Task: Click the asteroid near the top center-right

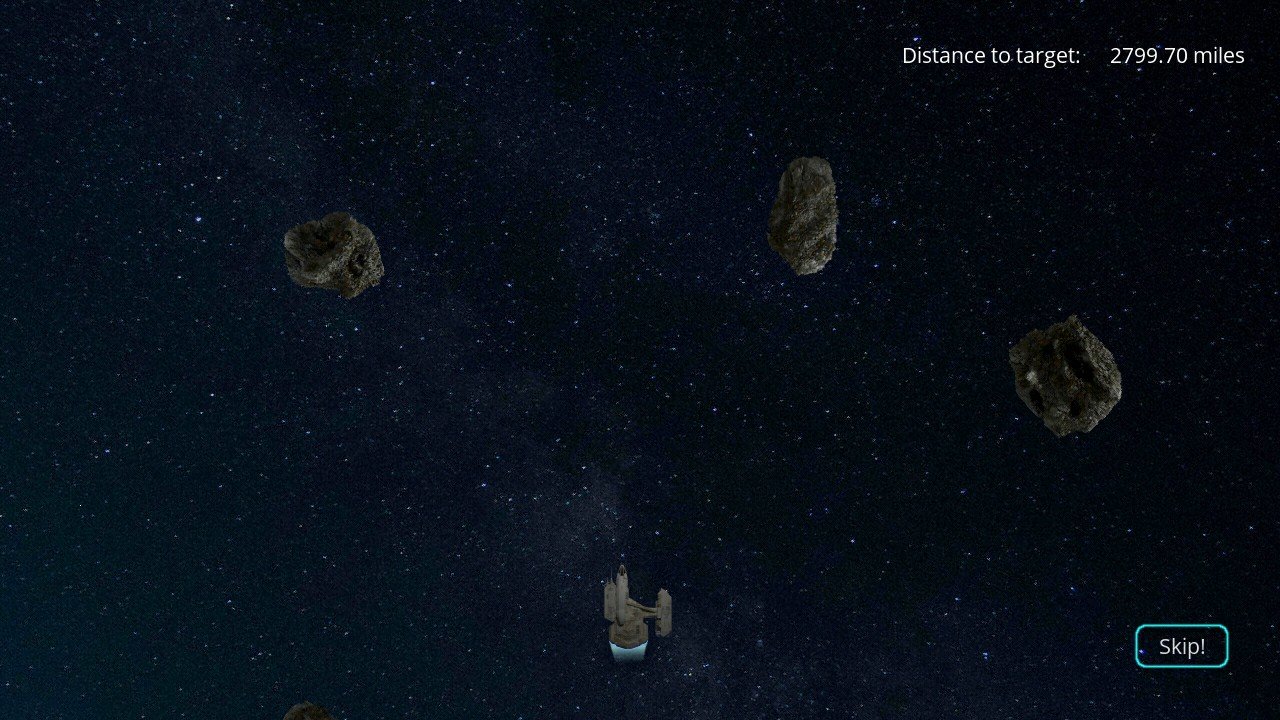Action: (x=803, y=213)
